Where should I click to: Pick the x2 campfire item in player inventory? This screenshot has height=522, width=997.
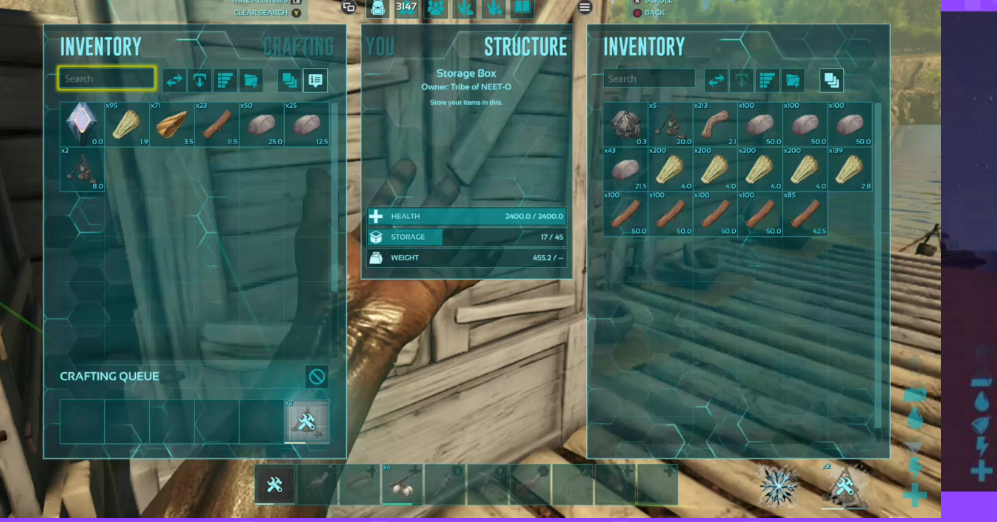[x=82, y=169]
